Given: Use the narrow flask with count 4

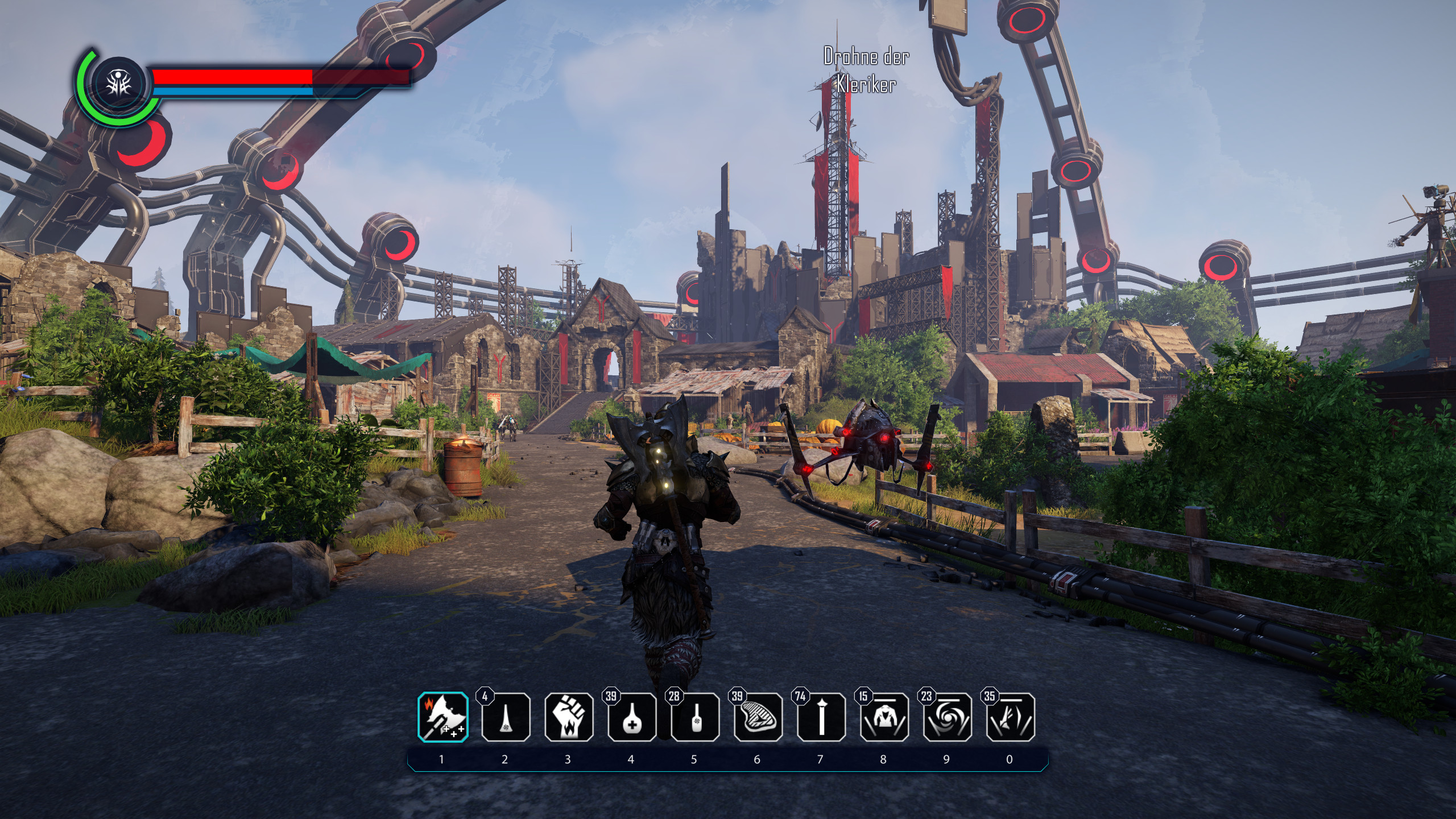Looking at the screenshot, I should (x=505, y=717).
